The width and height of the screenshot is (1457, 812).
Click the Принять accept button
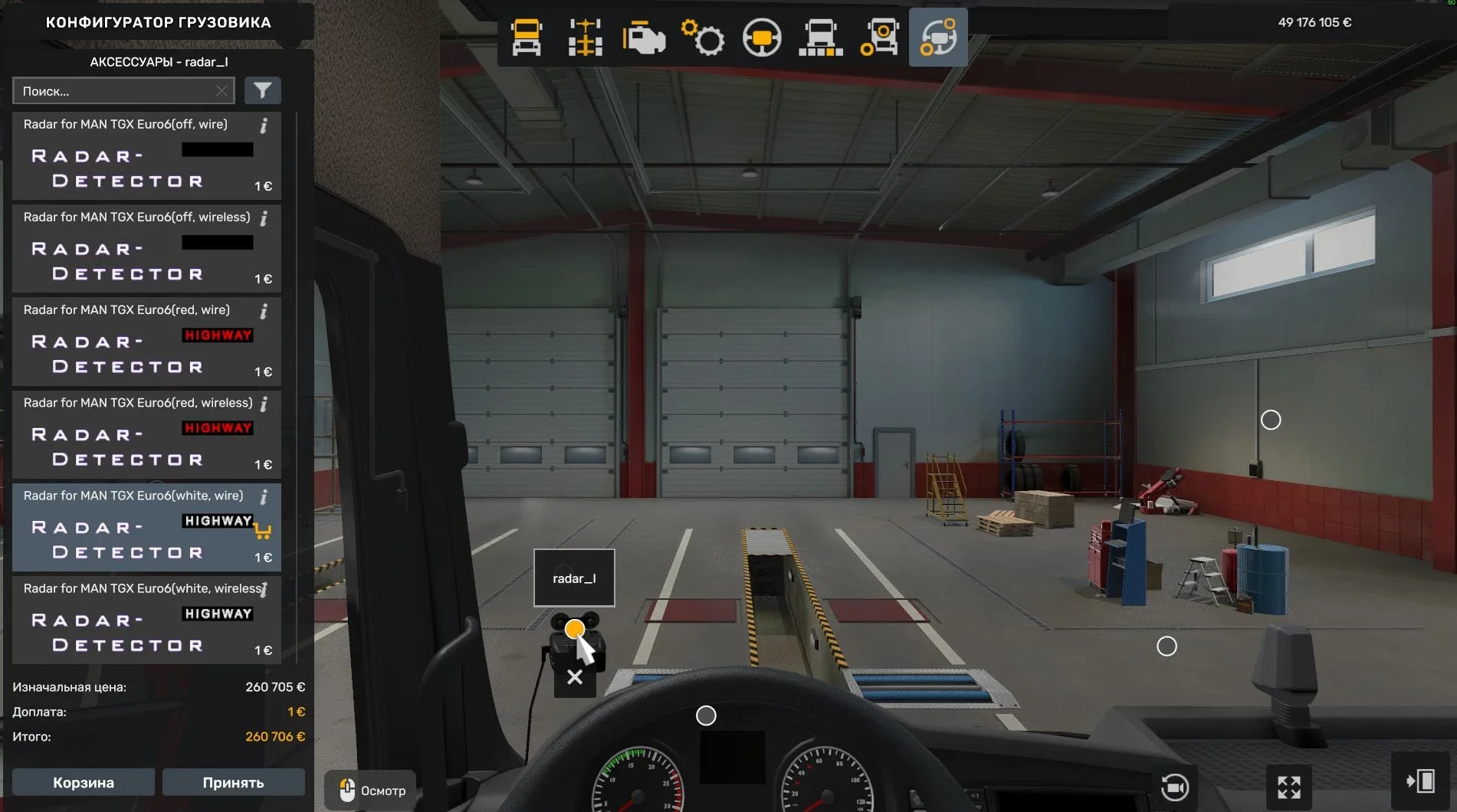[233, 782]
